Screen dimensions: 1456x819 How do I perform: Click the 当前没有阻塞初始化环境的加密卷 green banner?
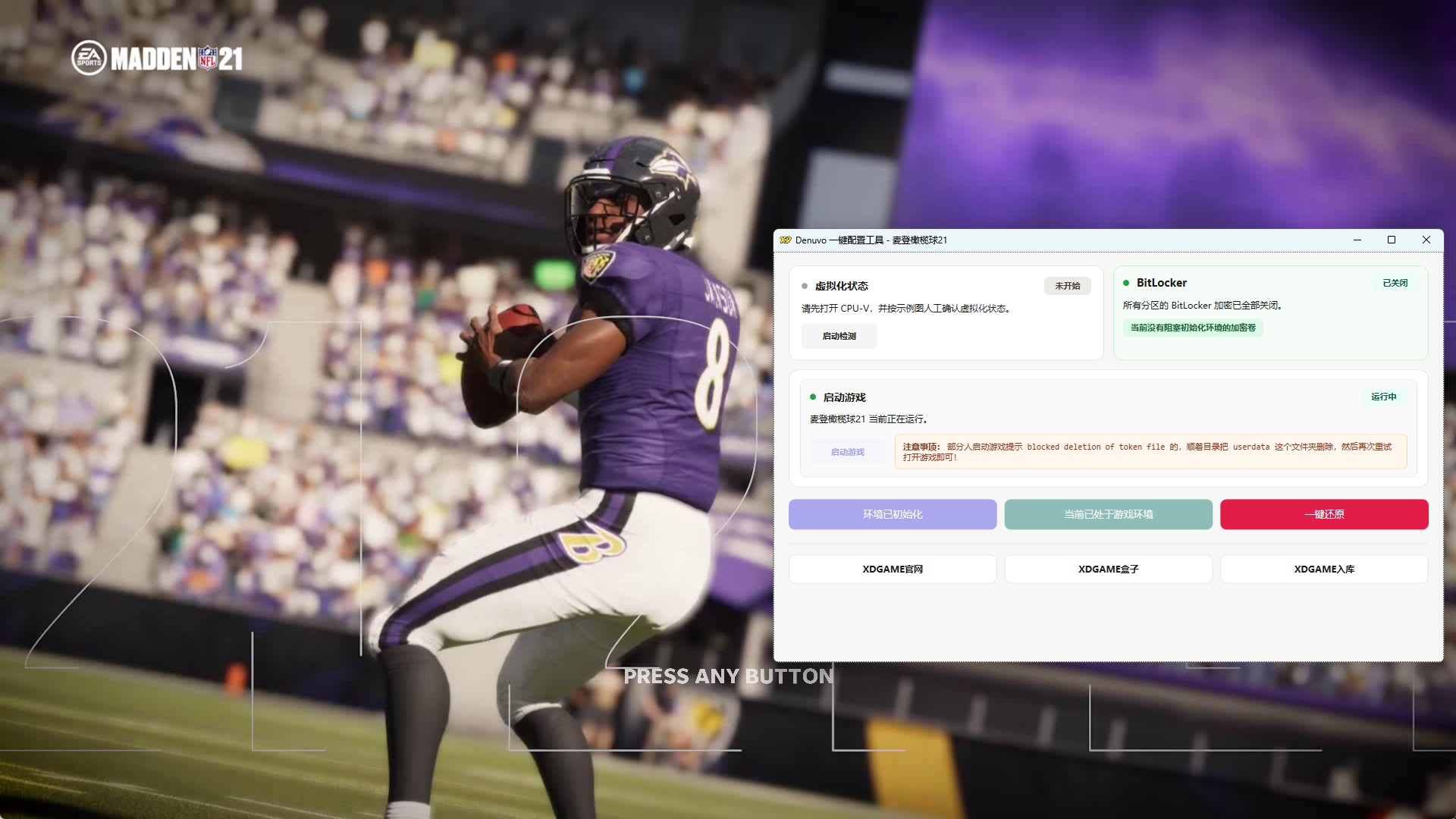click(x=1194, y=328)
